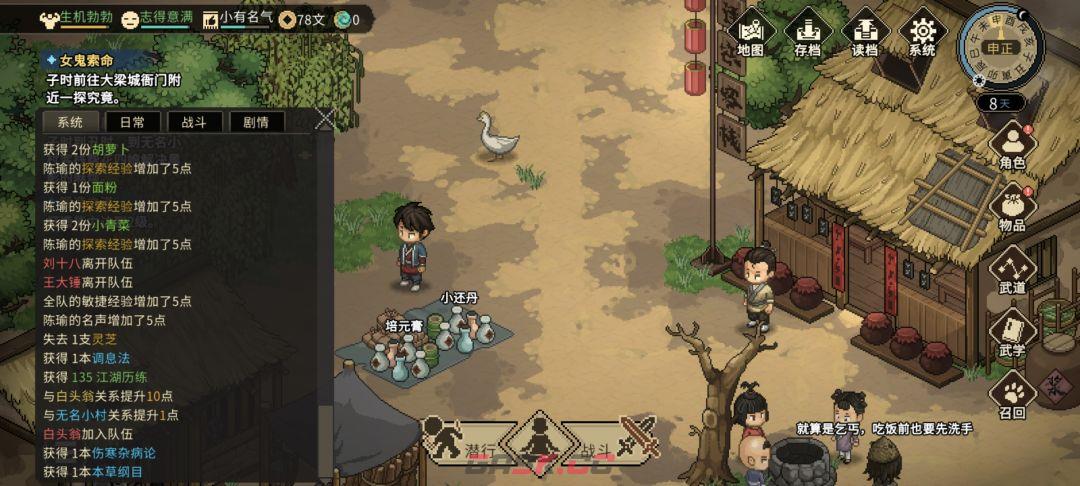The height and width of the screenshot is (486, 1080).
Task: Click the 申正 time dial
Action: 1000,46
